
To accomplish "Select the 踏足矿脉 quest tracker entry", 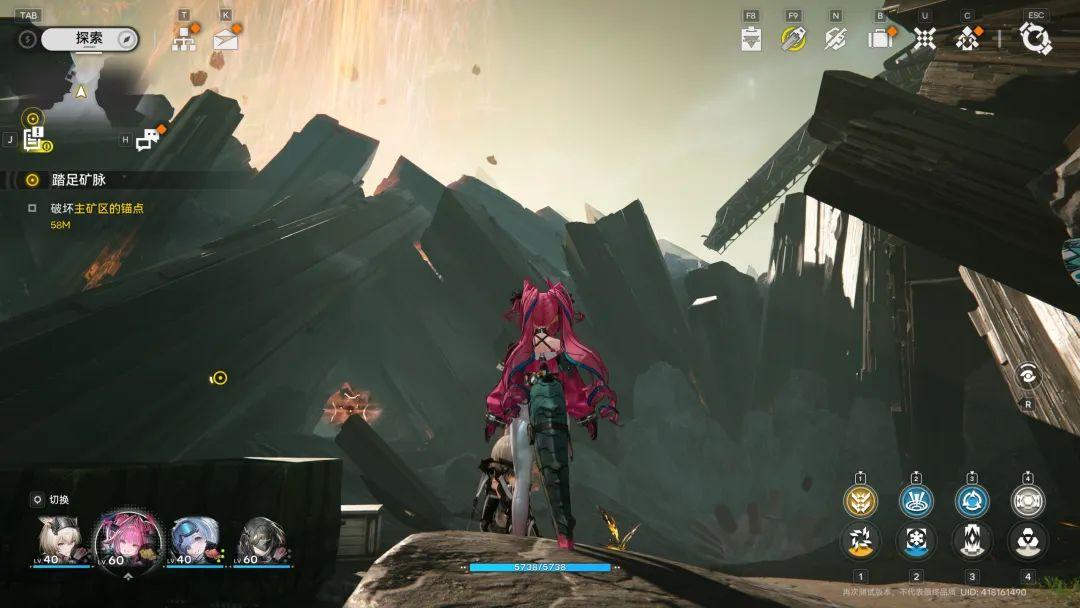I will pyautogui.click(x=78, y=180).
